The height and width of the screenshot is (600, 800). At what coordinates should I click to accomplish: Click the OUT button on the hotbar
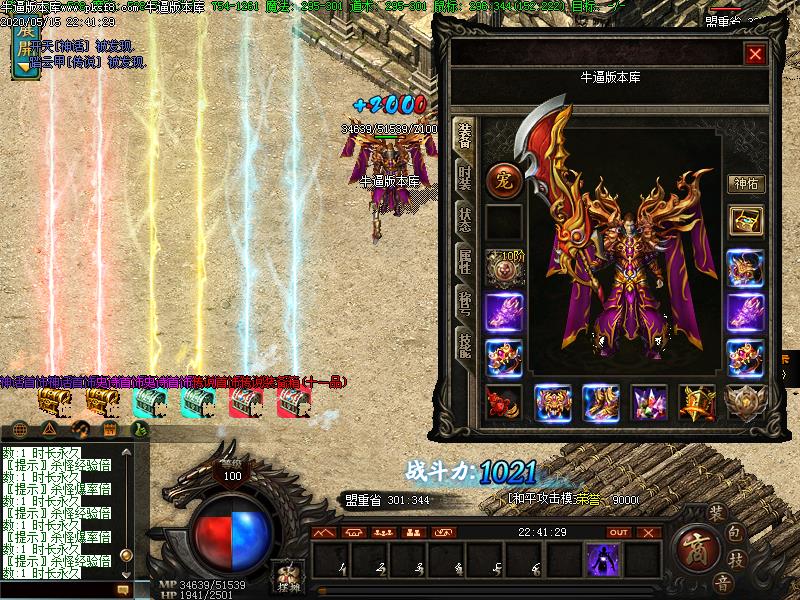point(619,533)
